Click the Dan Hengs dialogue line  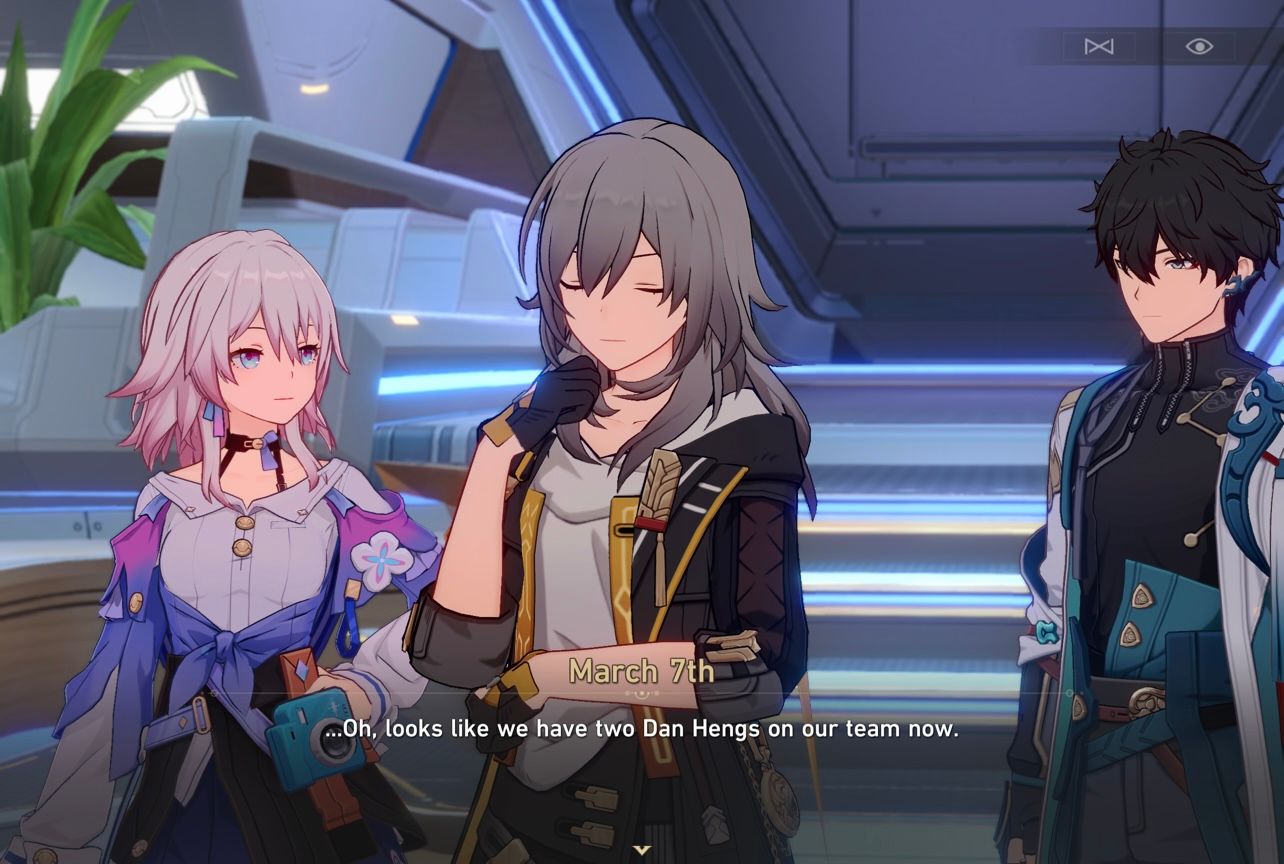(641, 729)
